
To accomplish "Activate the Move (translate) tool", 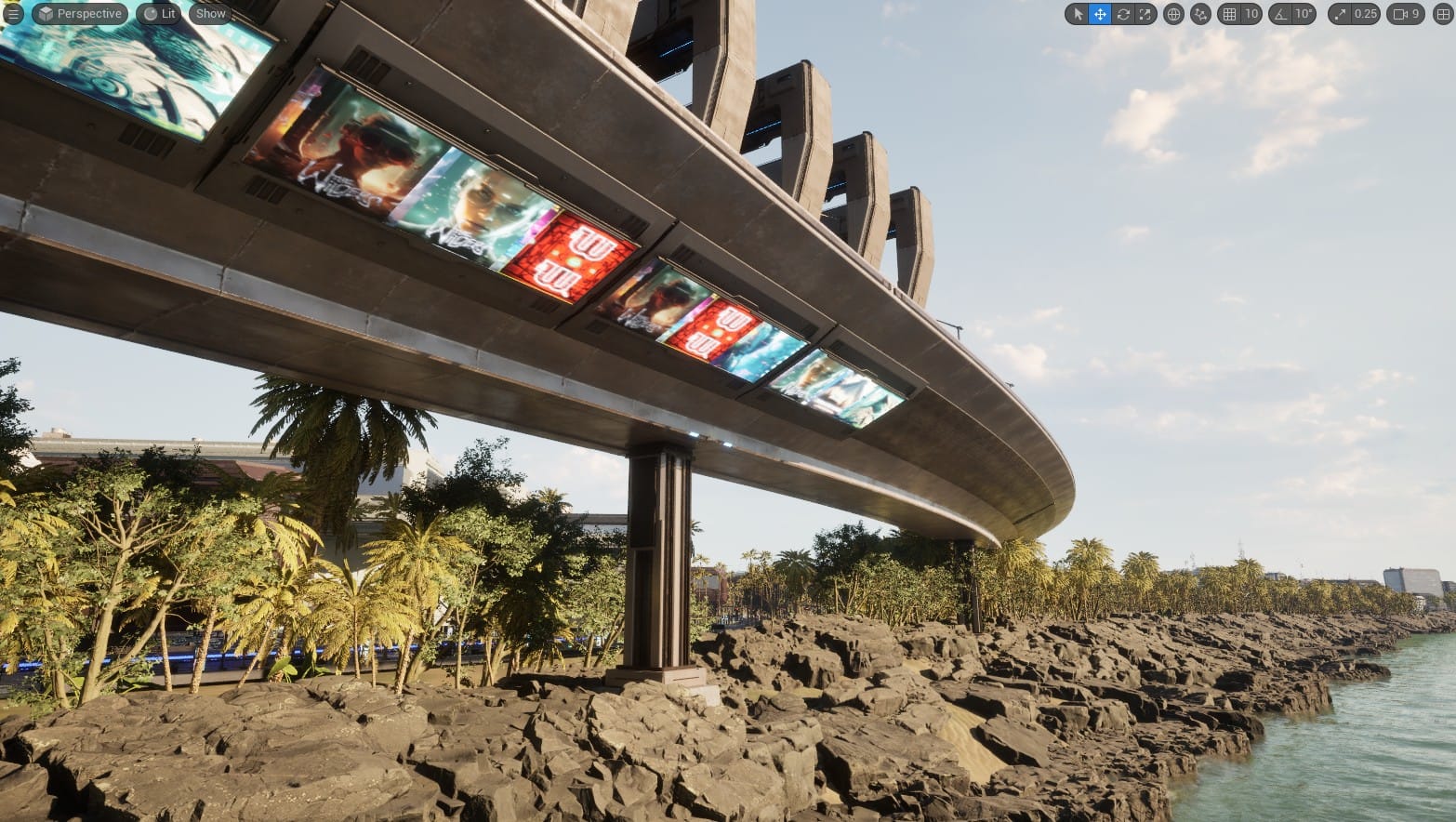I will point(1100,14).
